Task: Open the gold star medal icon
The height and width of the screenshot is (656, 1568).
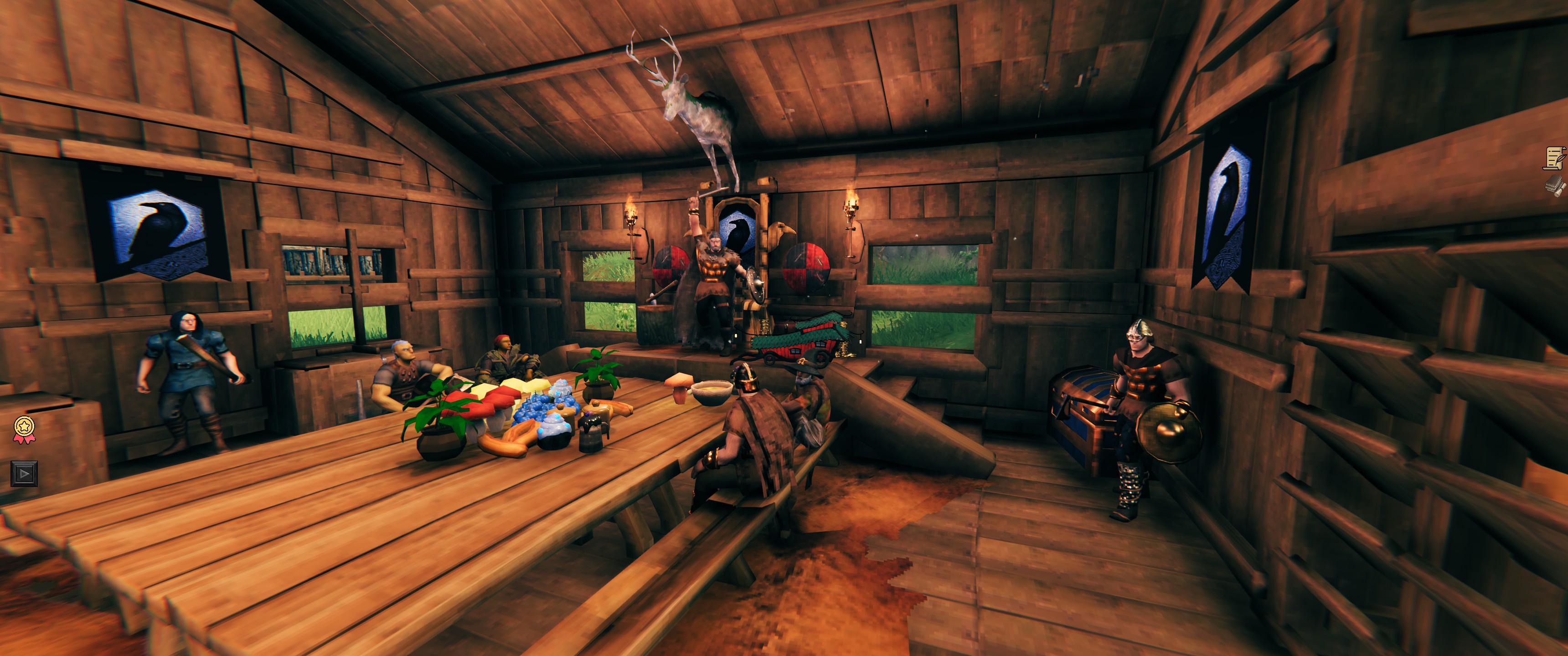Action: [24, 428]
